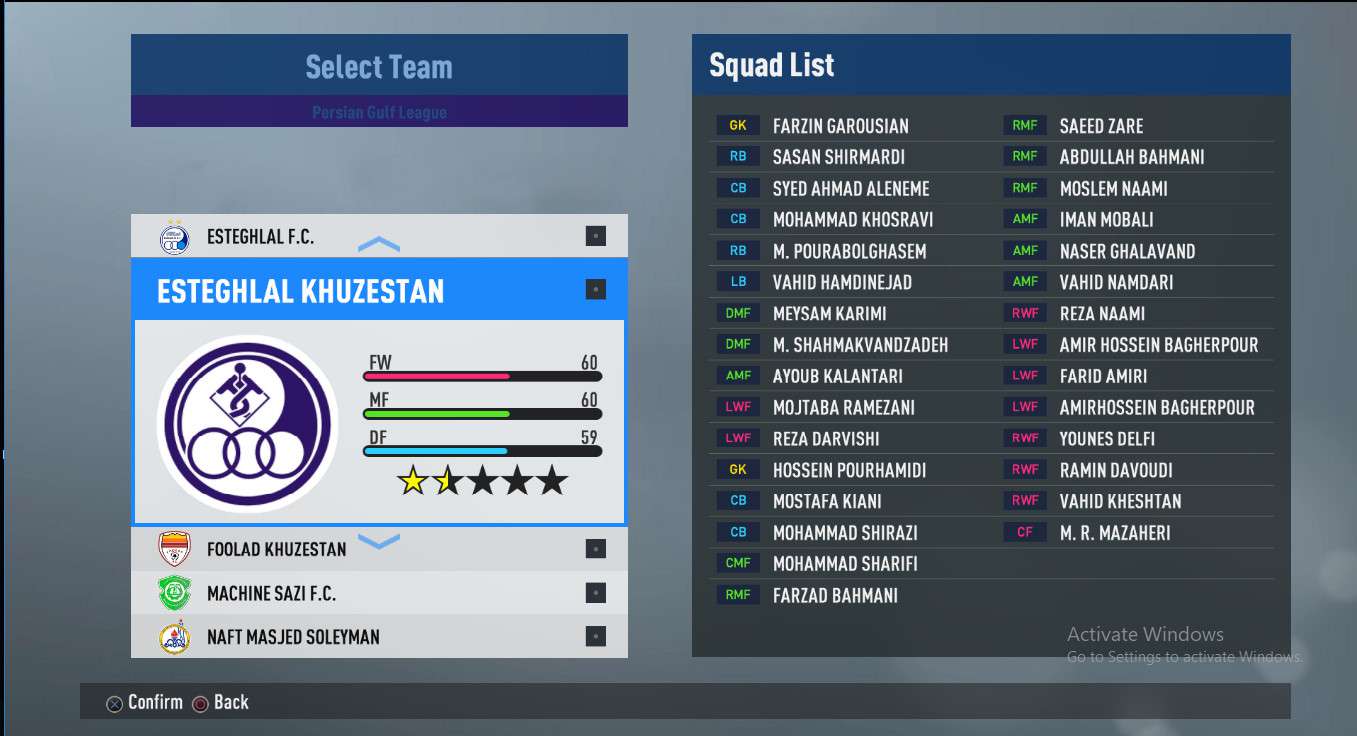Screen dimensions: 1357x736
Task: Click the down arrow below the team card
Action: (378, 542)
